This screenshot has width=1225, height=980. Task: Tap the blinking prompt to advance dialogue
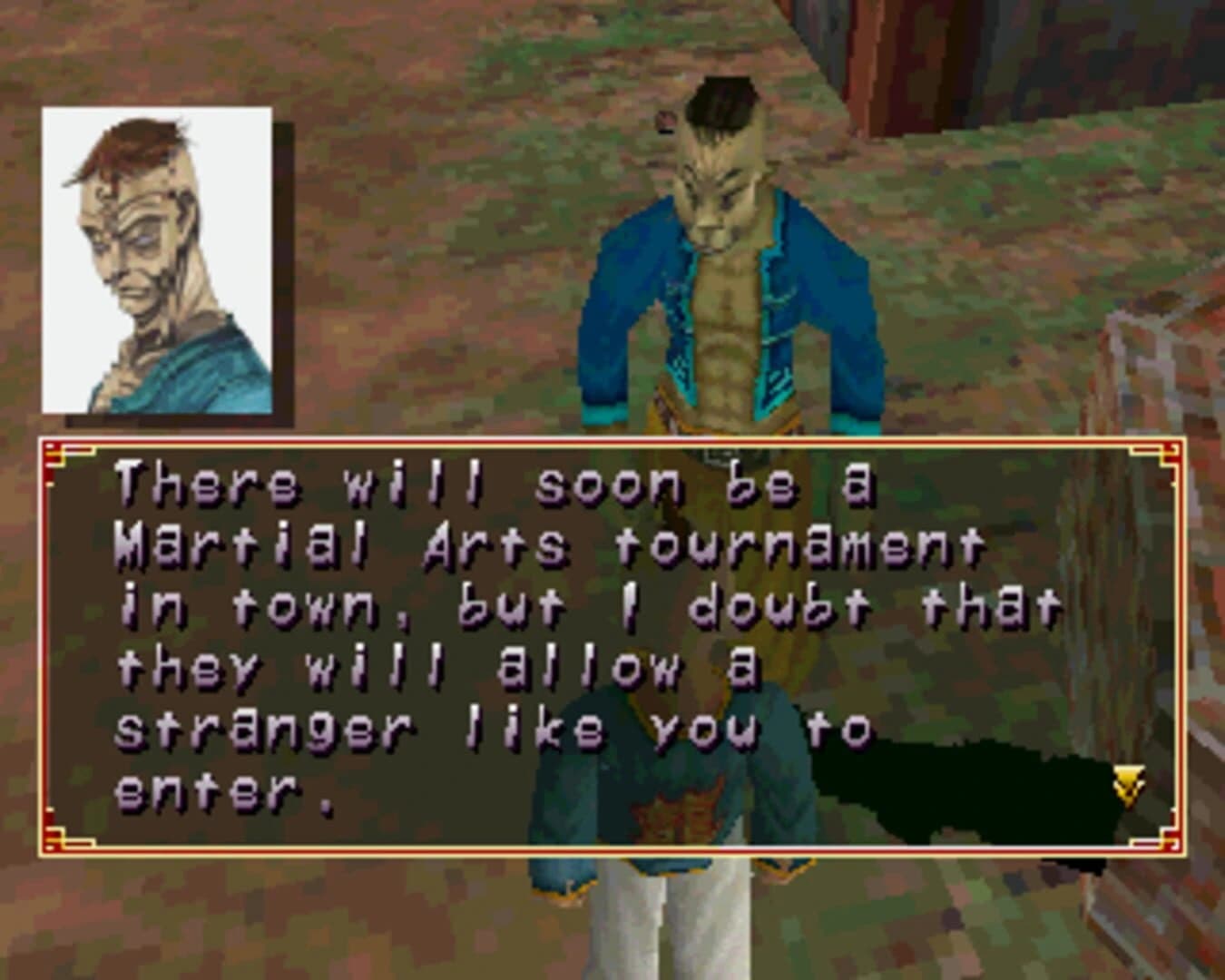pyautogui.click(x=1128, y=782)
